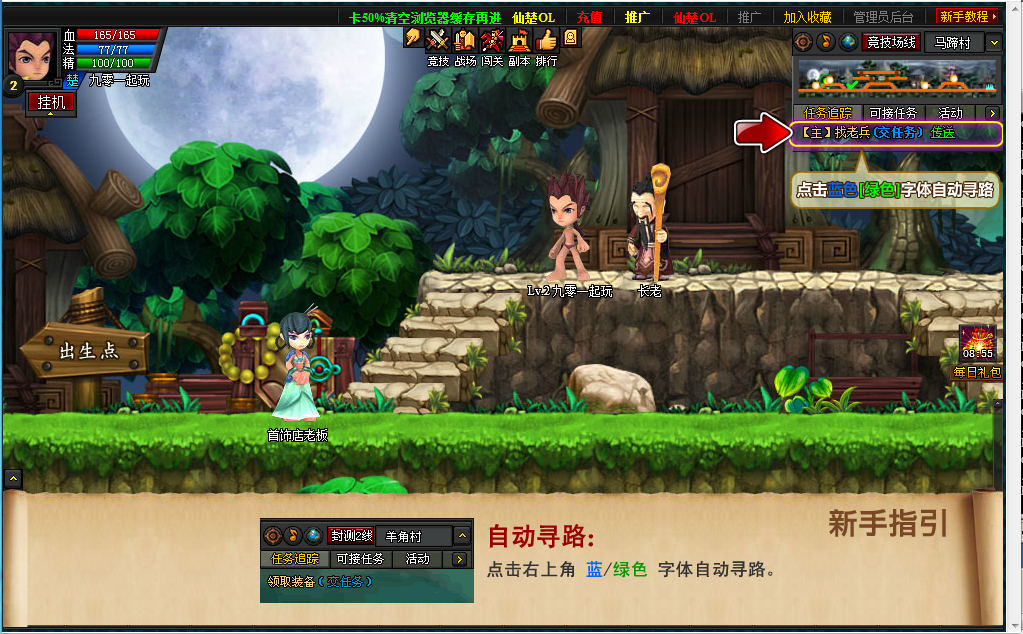Open the player character portrait

click(x=33, y=52)
